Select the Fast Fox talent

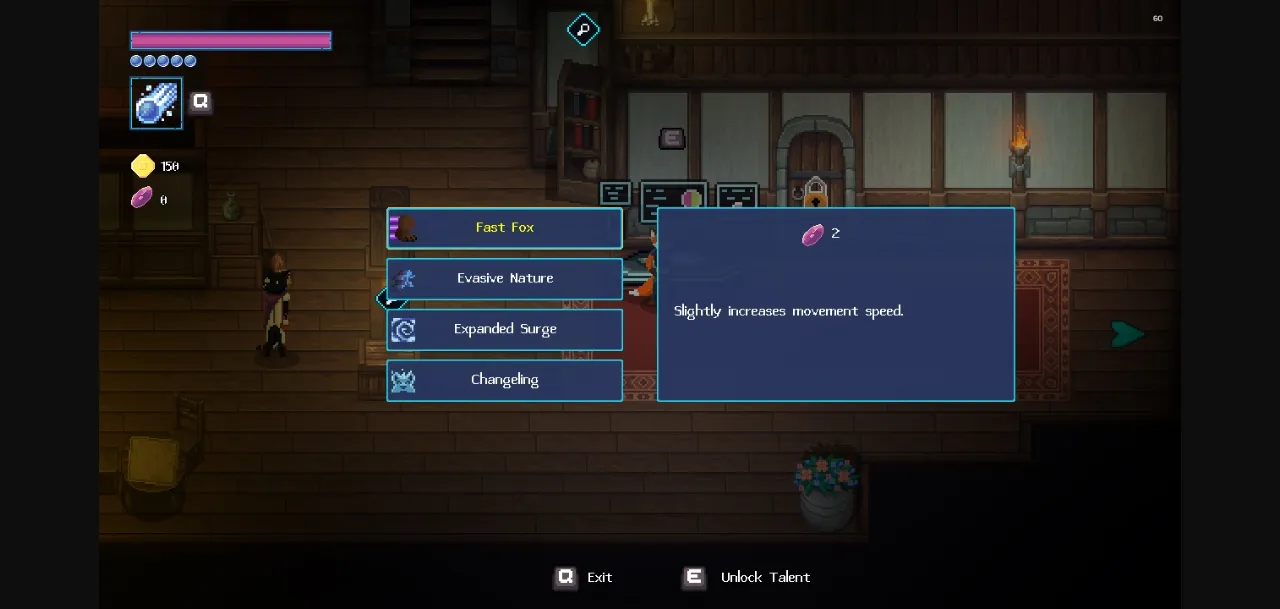tap(505, 228)
